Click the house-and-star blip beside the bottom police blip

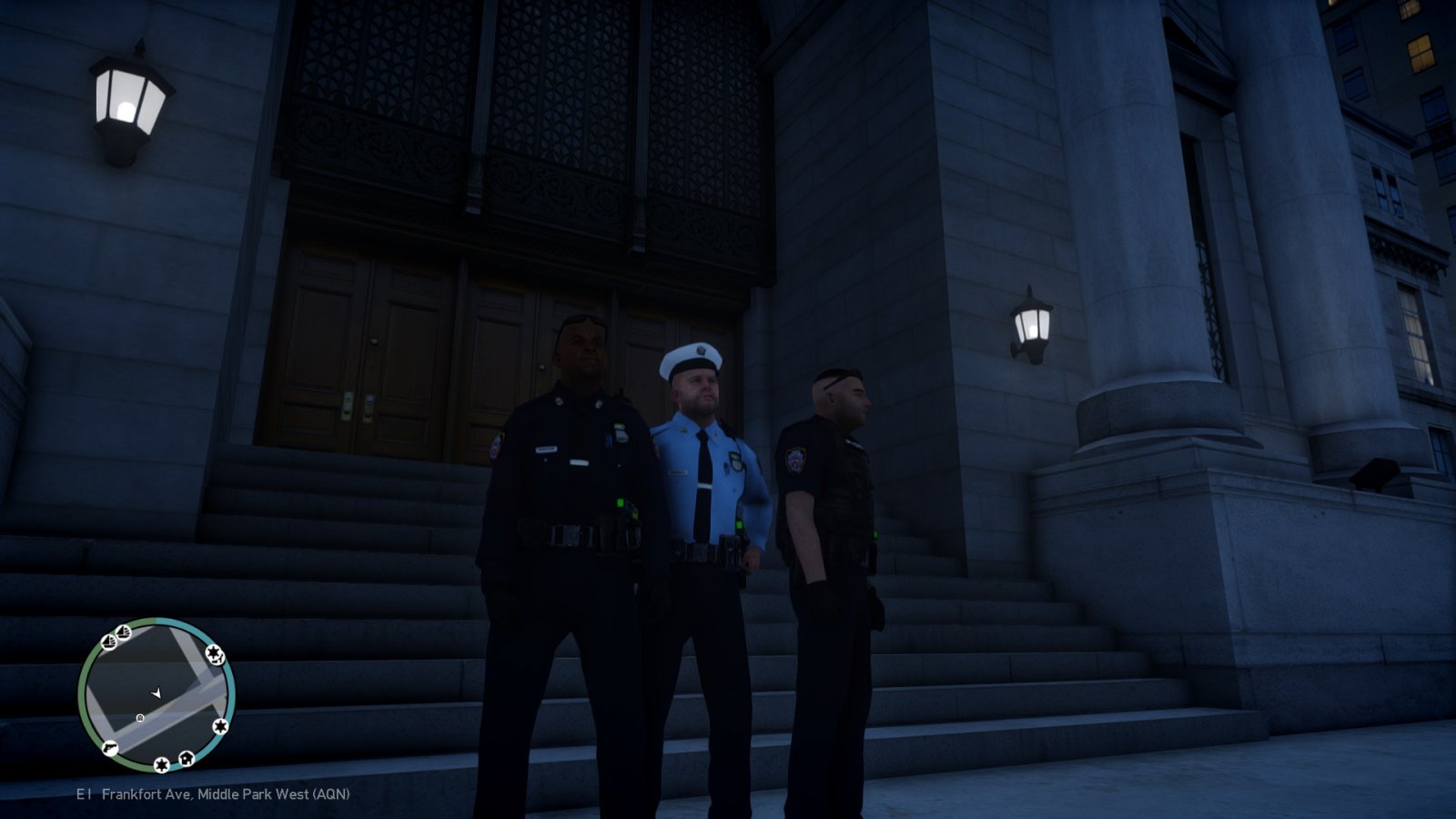(187, 759)
